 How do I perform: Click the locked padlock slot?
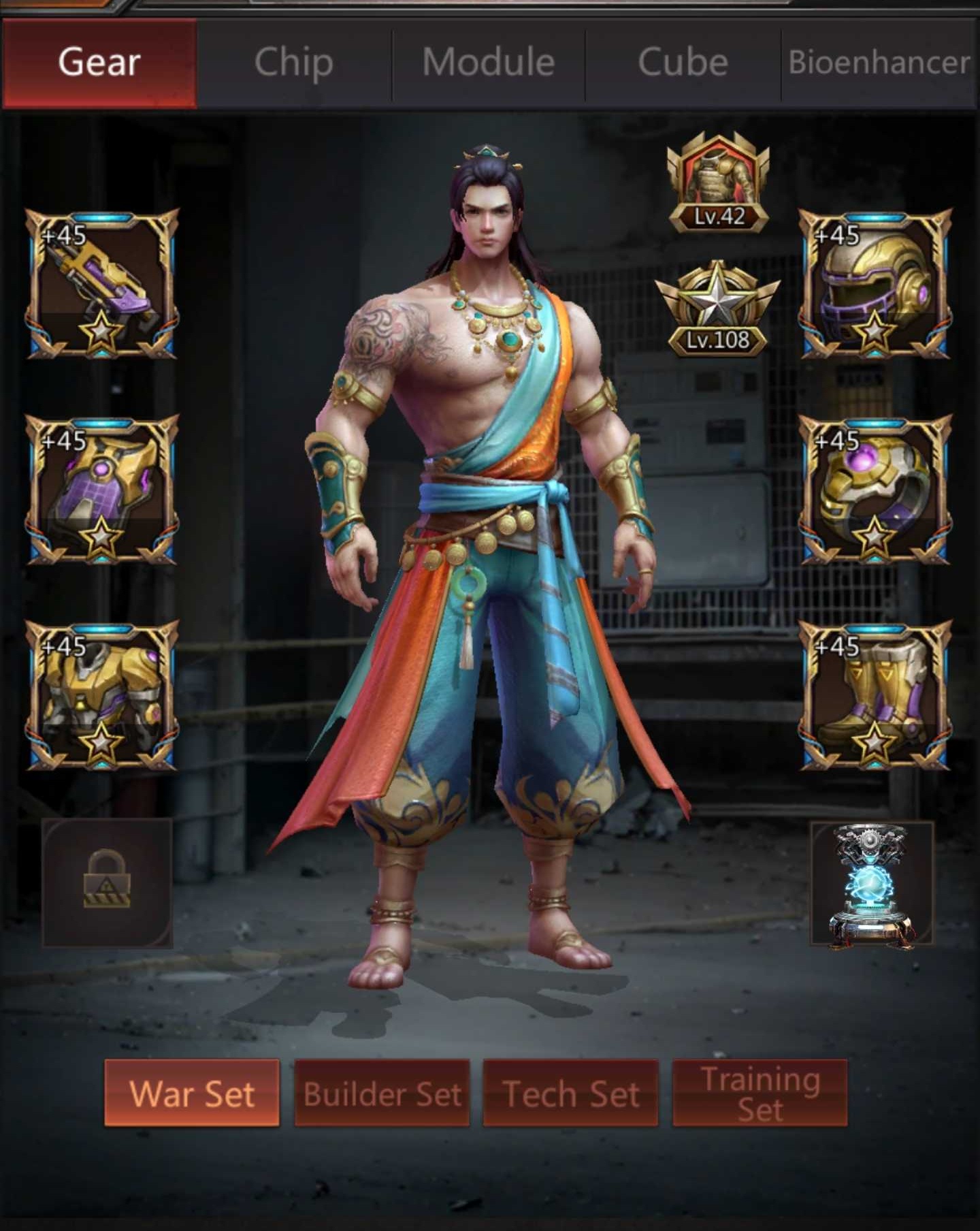(107, 883)
